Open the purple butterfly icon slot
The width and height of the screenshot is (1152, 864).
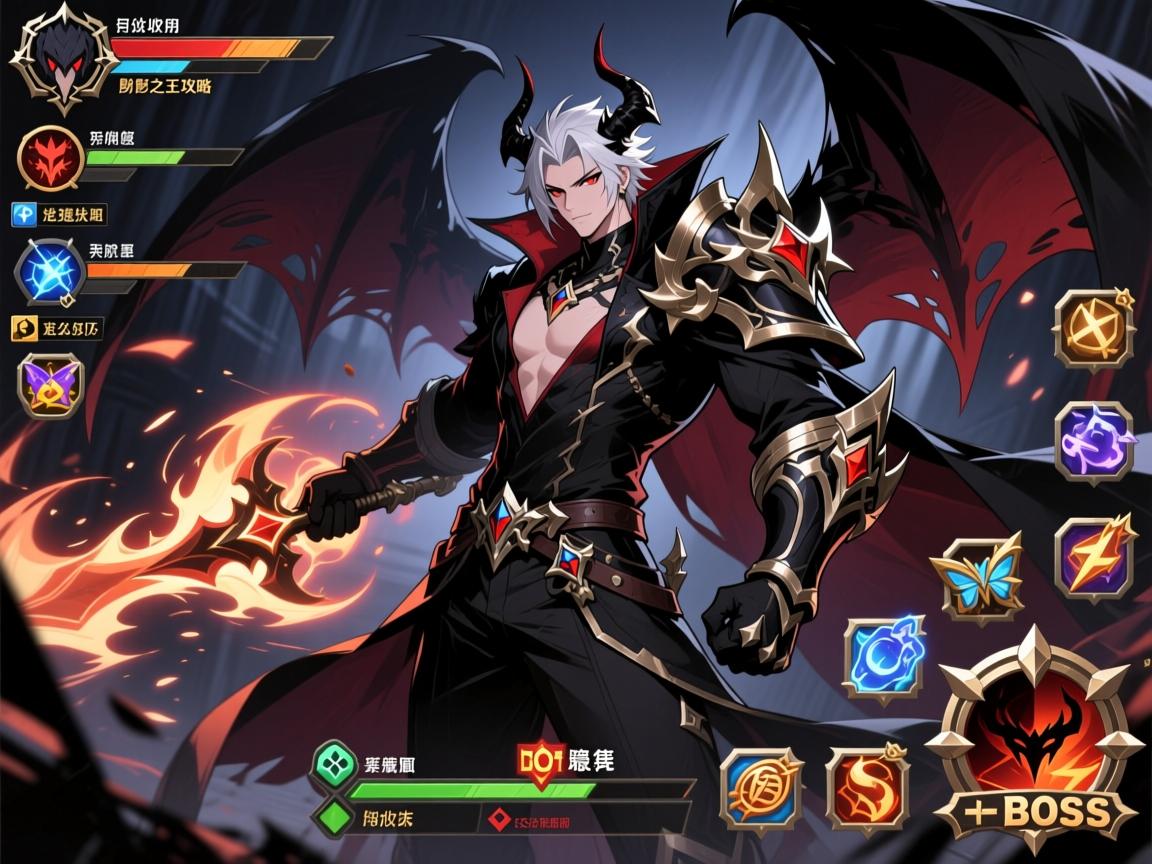[49, 384]
